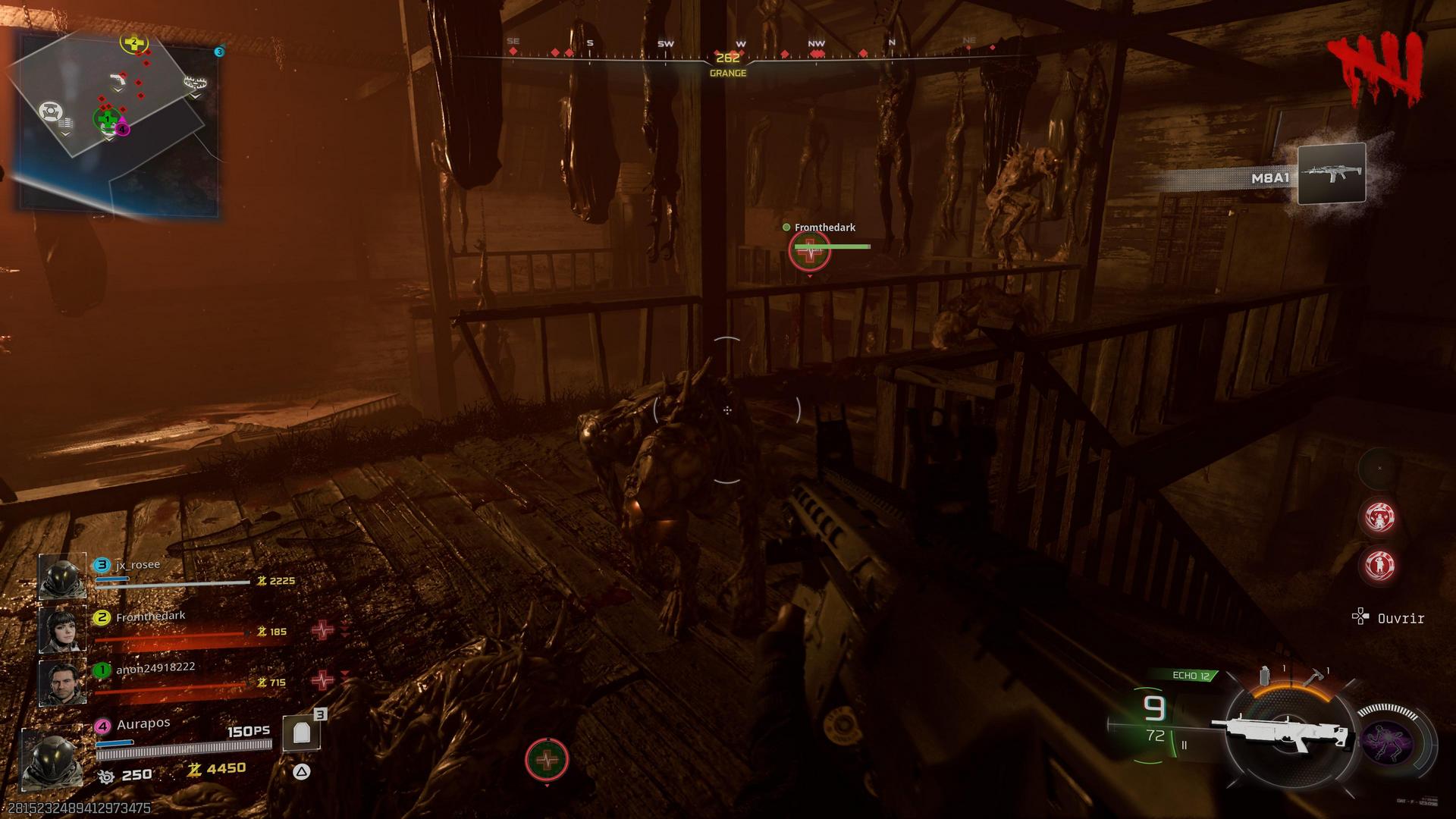Click the salvage gear icon

[106, 776]
